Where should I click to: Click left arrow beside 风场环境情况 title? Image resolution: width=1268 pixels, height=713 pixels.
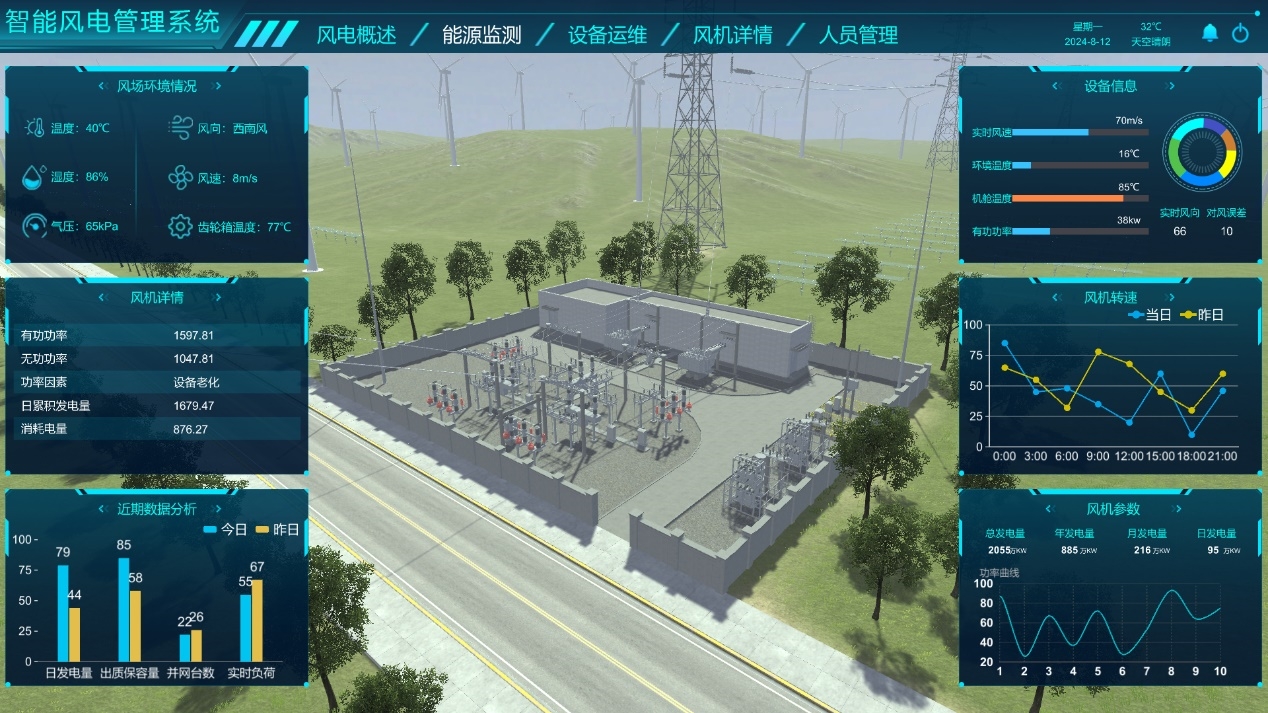tap(102, 86)
